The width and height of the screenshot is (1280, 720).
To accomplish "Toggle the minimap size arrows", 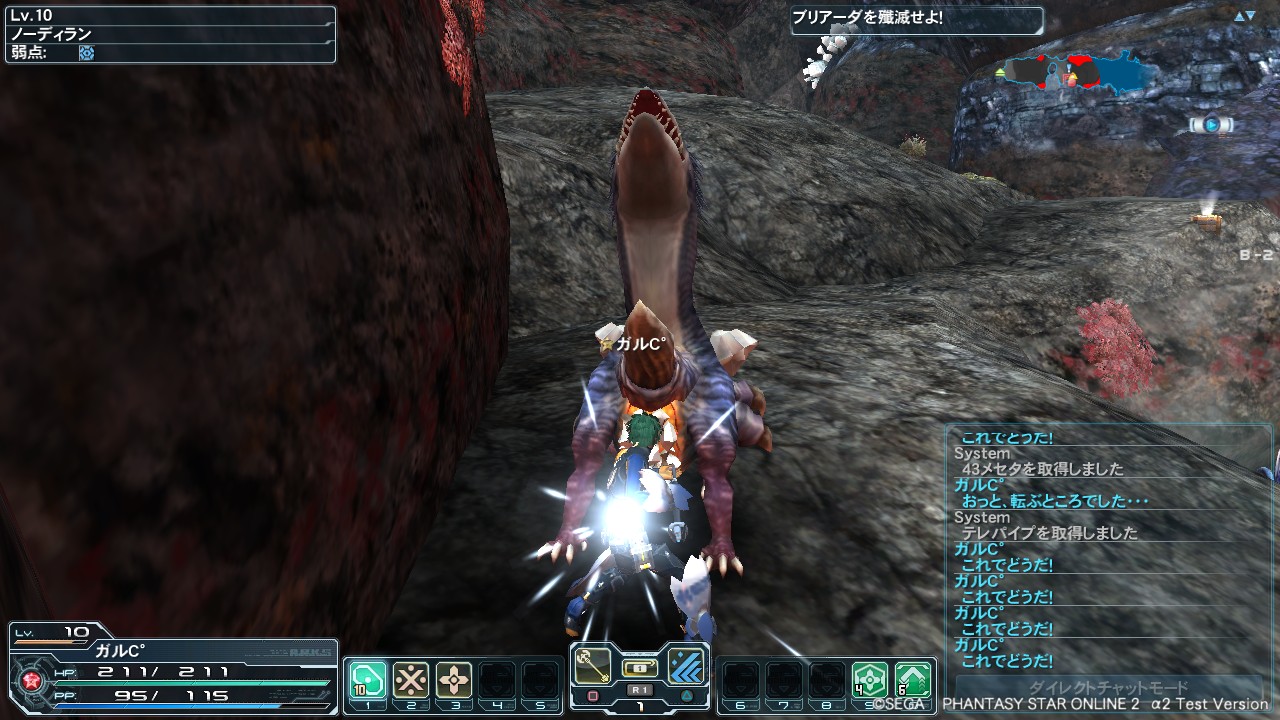I will (x=1244, y=16).
